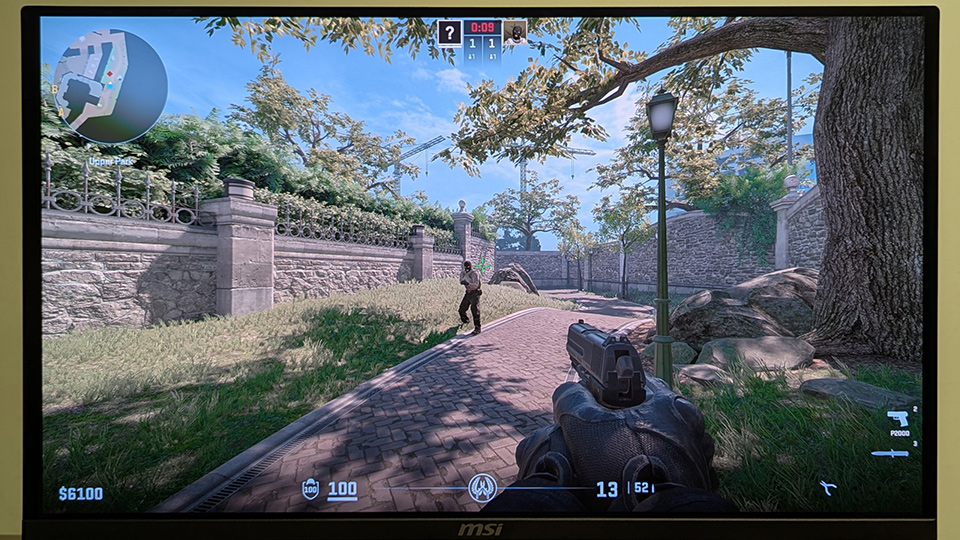Click the defuse kit pliers icon
The height and width of the screenshot is (540, 960).
[828, 488]
